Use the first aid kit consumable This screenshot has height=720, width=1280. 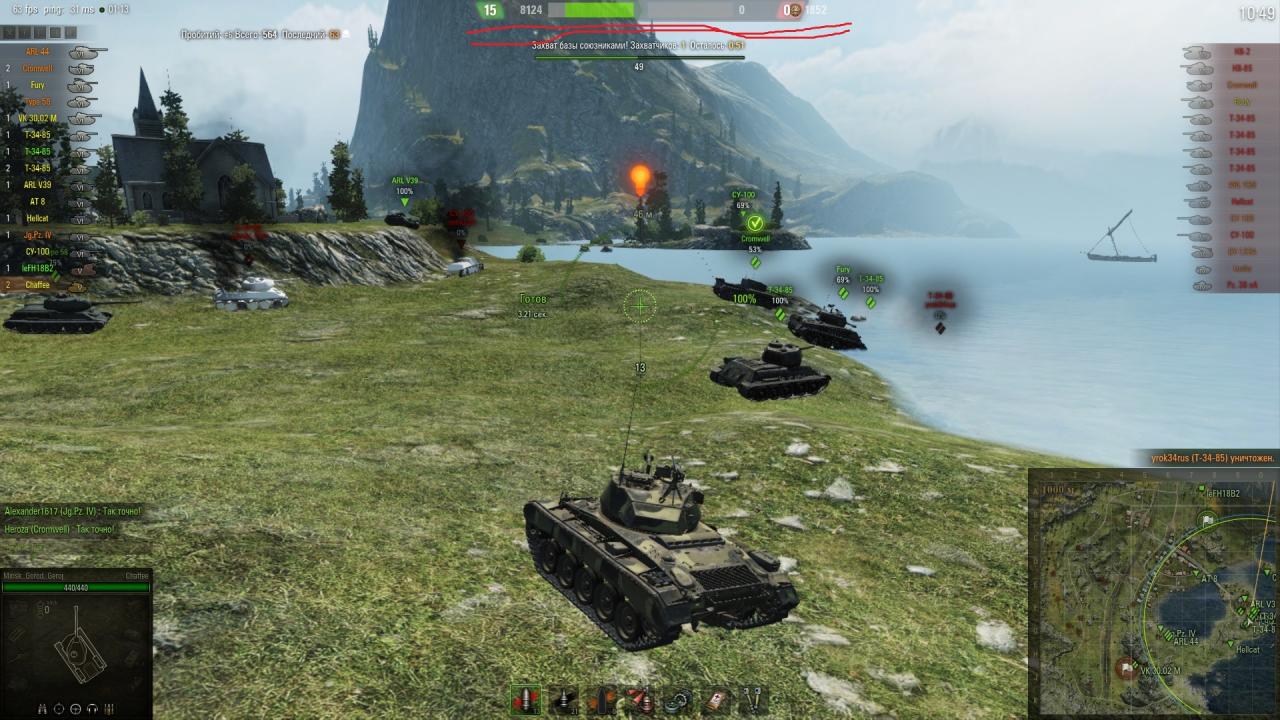pyautogui.click(x=717, y=699)
